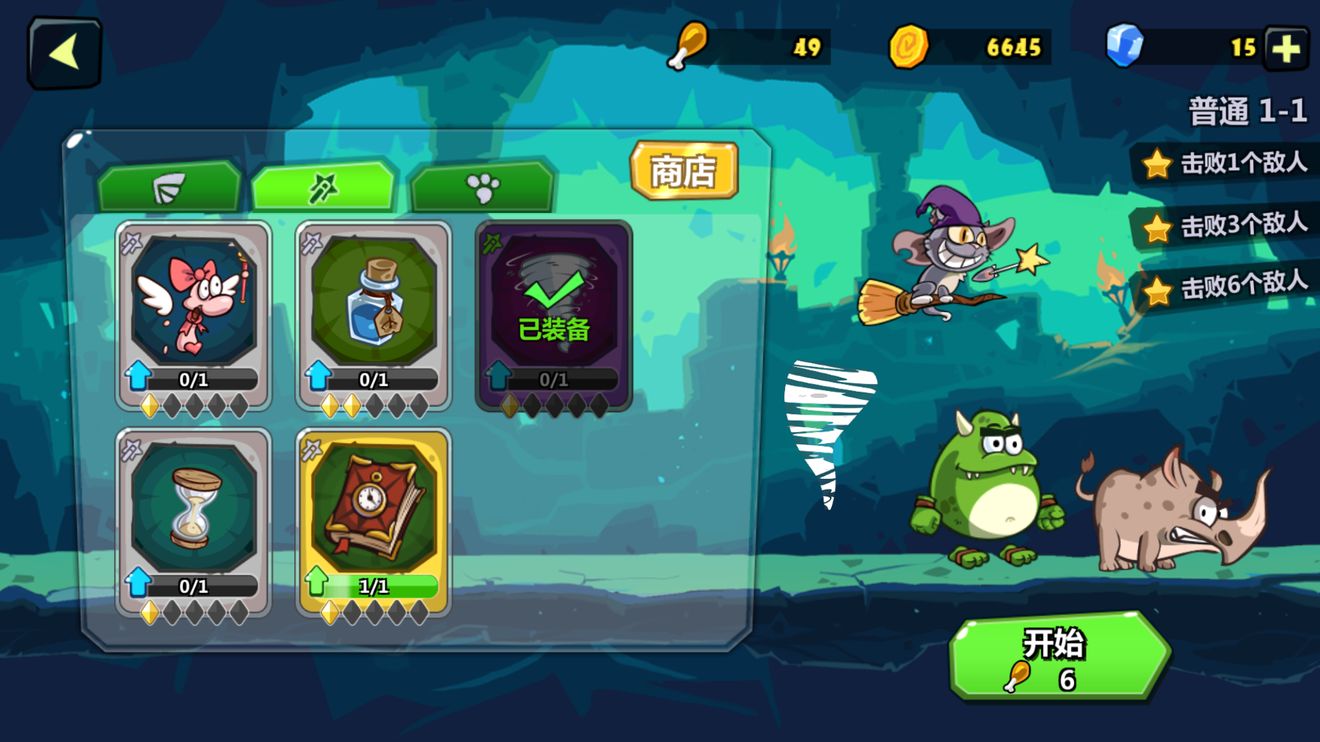Select the magic wand tab
The height and width of the screenshot is (742, 1320).
pyautogui.click(x=323, y=187)
